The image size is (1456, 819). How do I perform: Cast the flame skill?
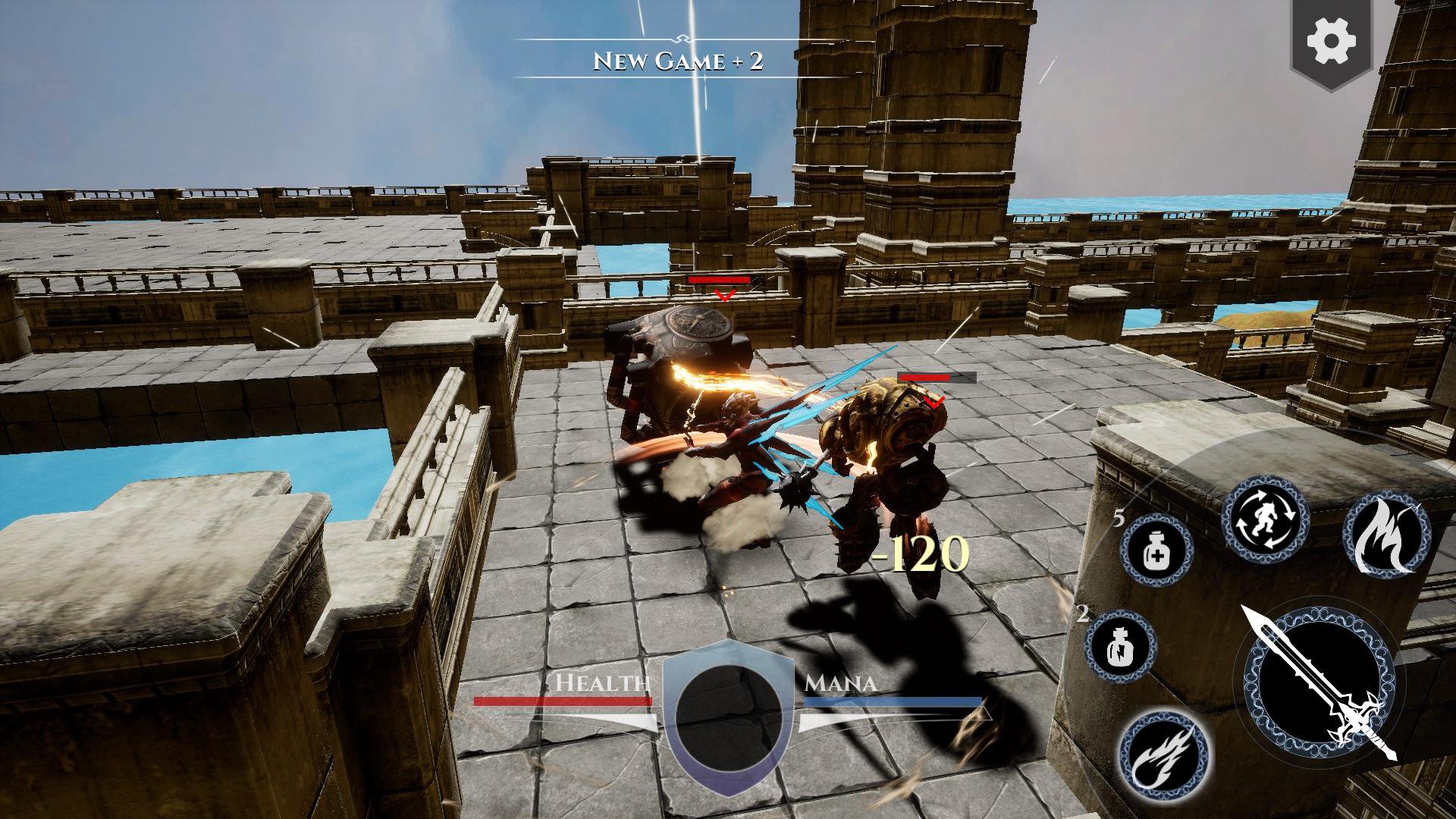pyautogui.click(x=1385, y=534)
